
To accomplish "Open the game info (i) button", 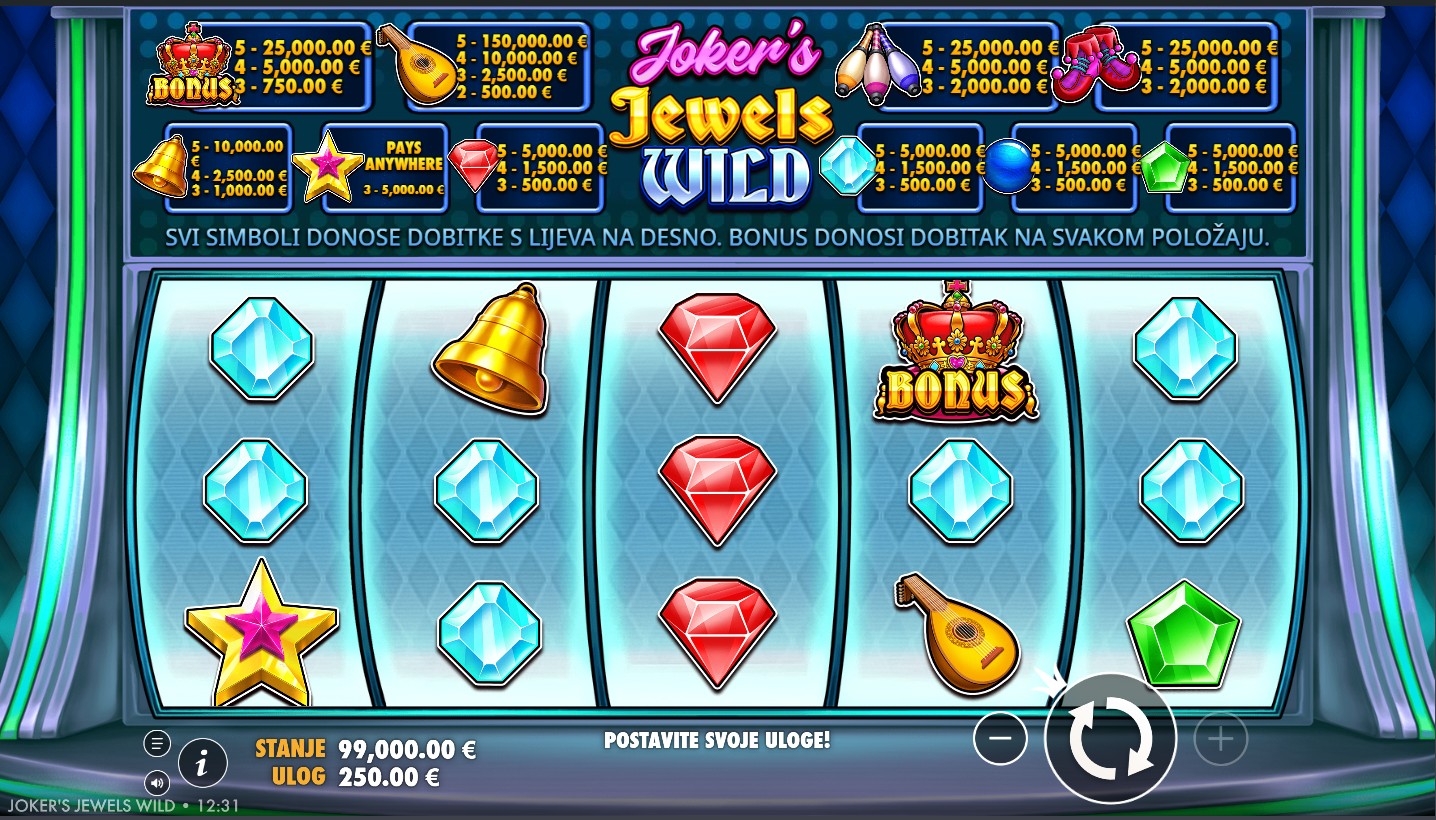I will [x=203, y=765].
